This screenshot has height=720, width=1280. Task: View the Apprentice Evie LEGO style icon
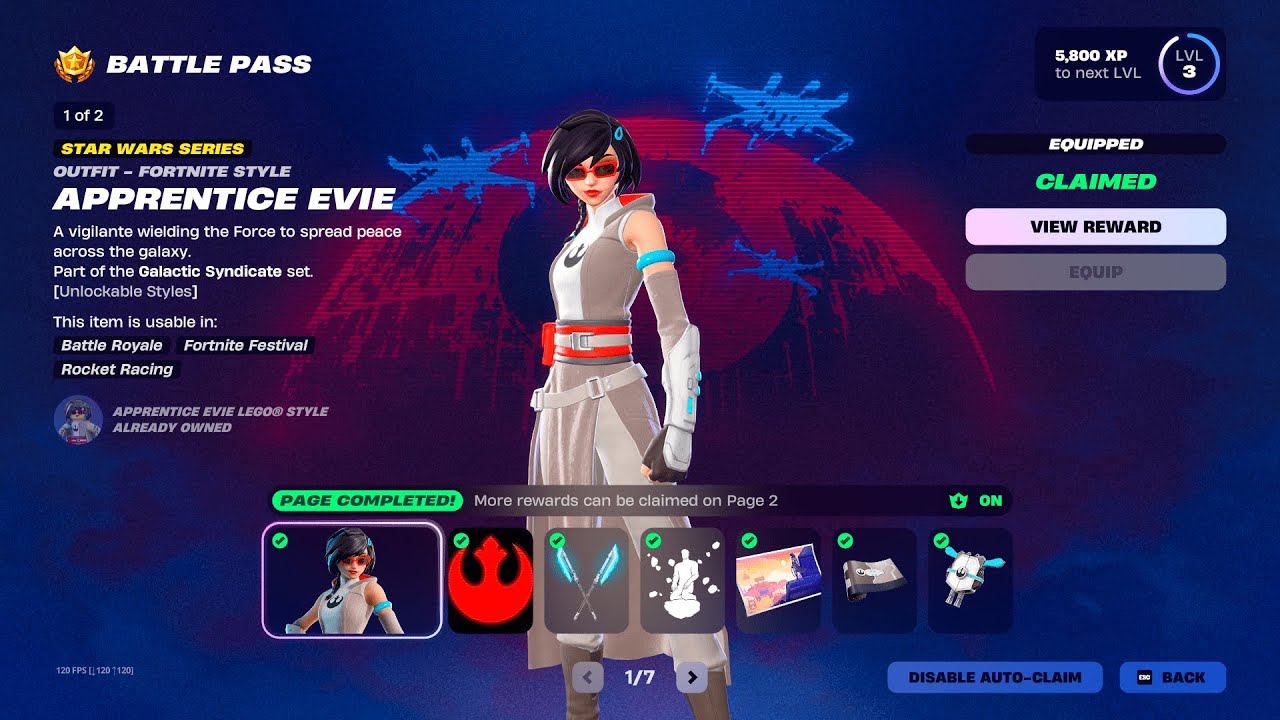point(78,419)
